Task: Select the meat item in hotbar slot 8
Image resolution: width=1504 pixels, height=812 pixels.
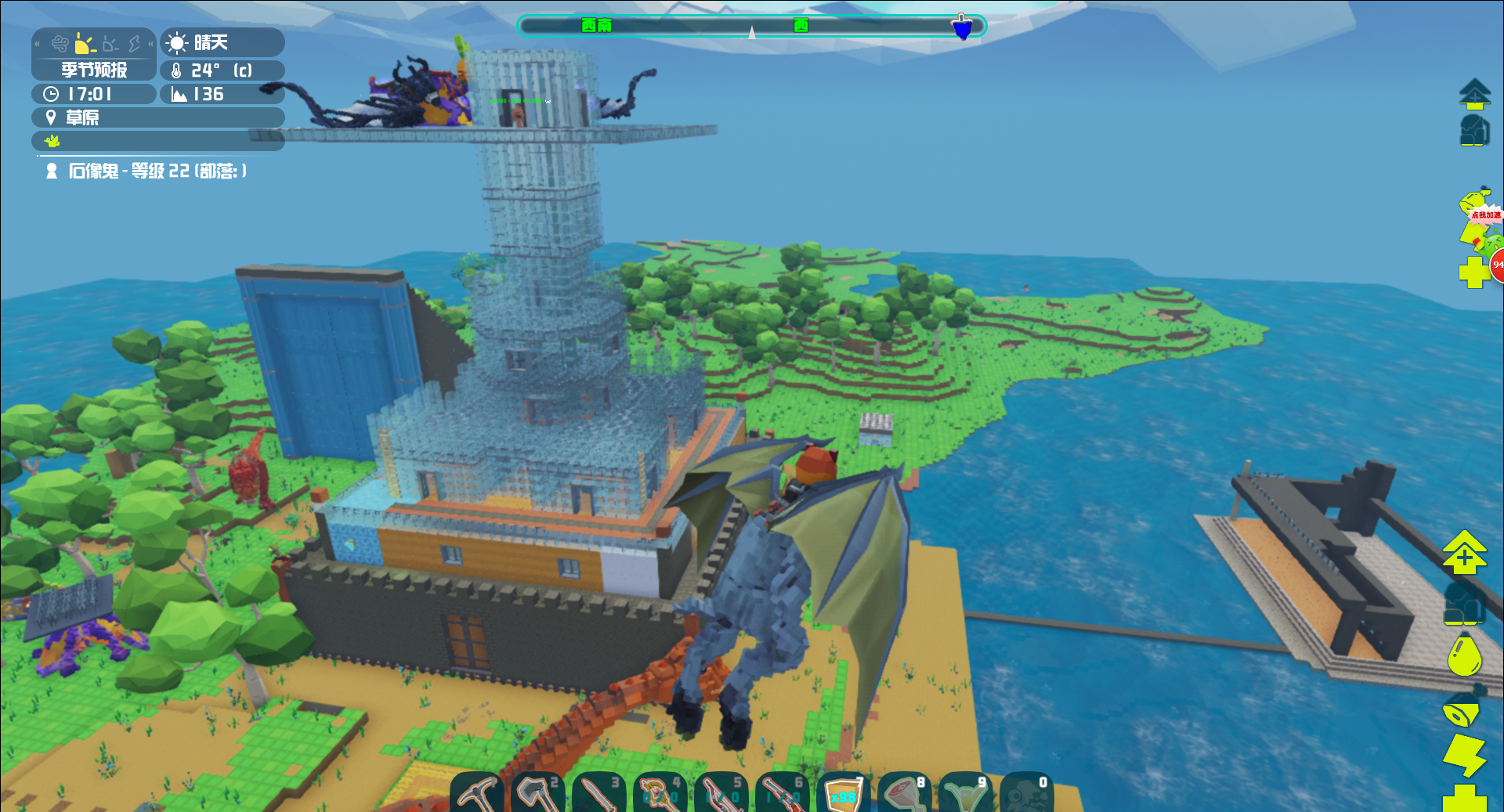Action: [902, 792]
